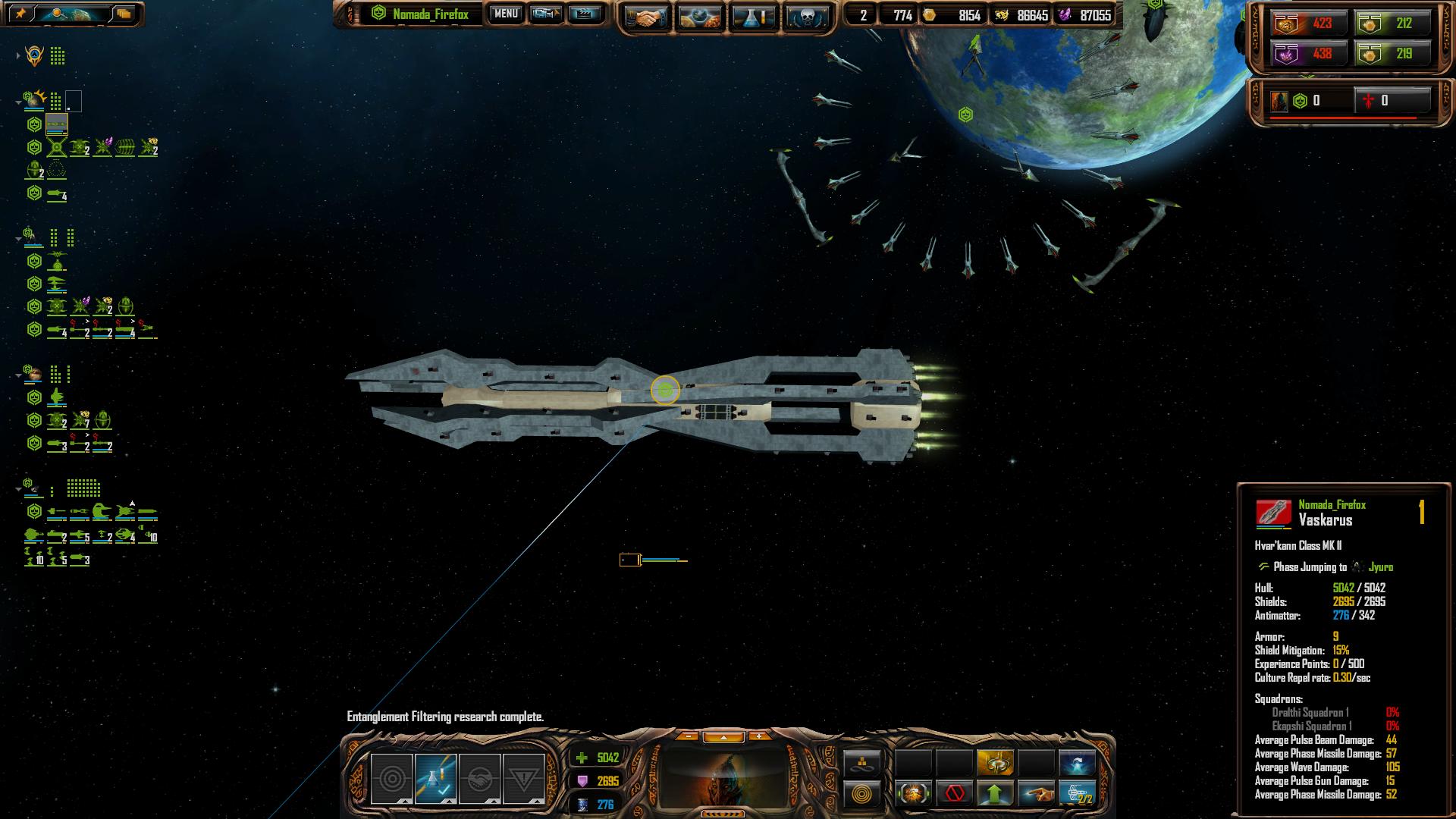Open the warning triangle alert slot
The image size is (1456, 819).
tap(523, 779)
